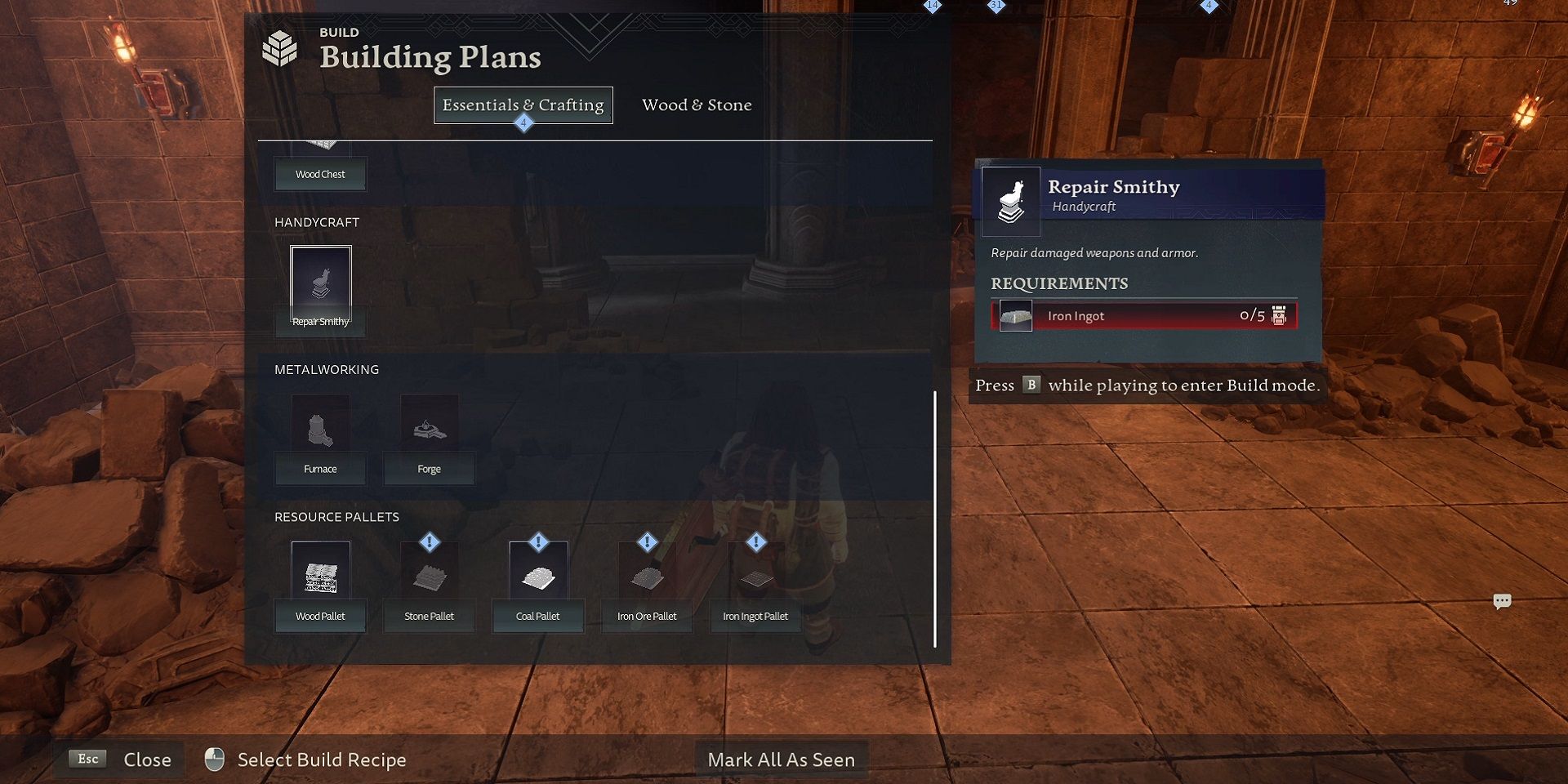Click the alert badge above Coal Pallet

(537, 540)
